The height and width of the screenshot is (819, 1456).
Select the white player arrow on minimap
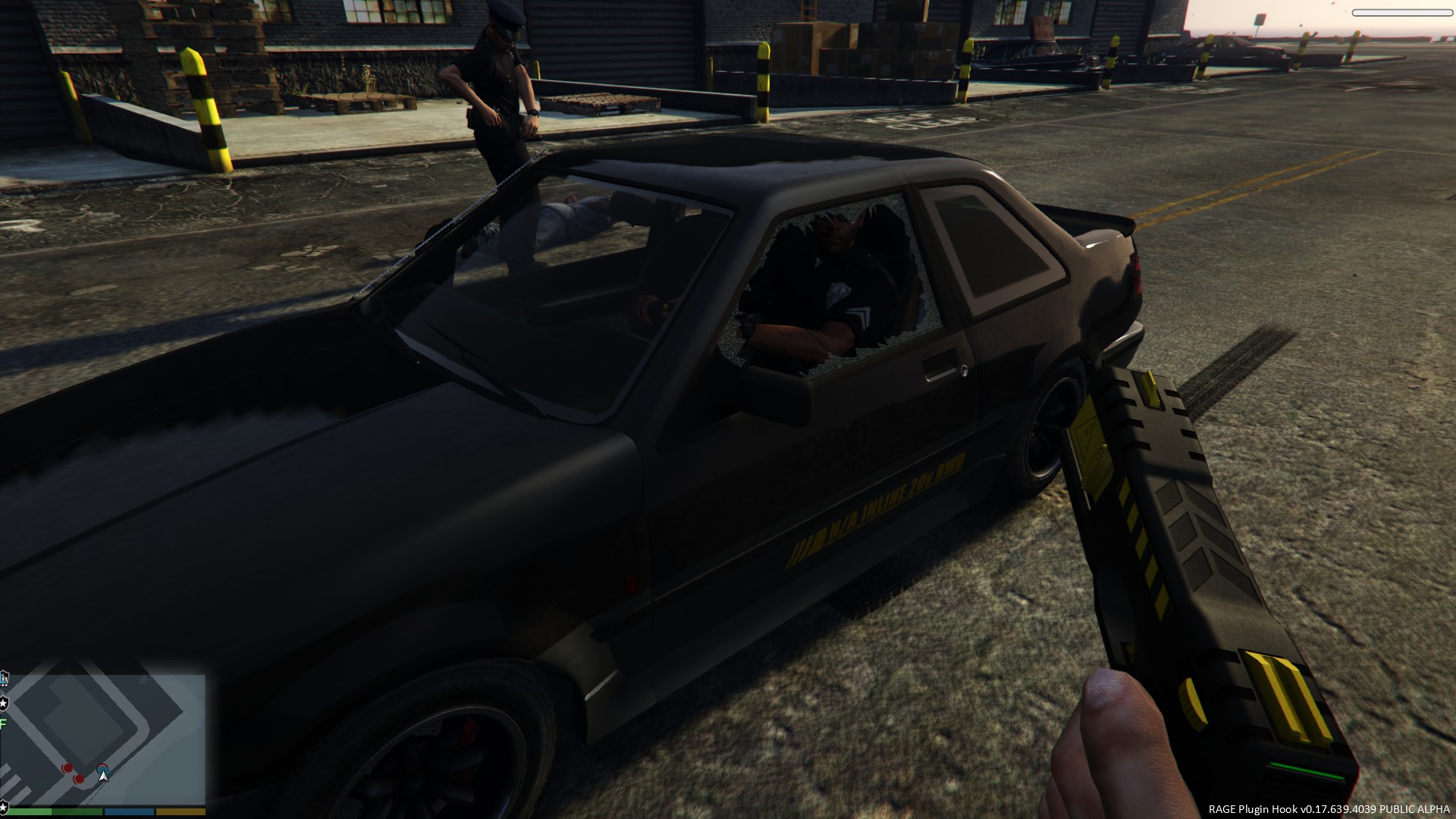pyautogui.click(x=103, y=774)
